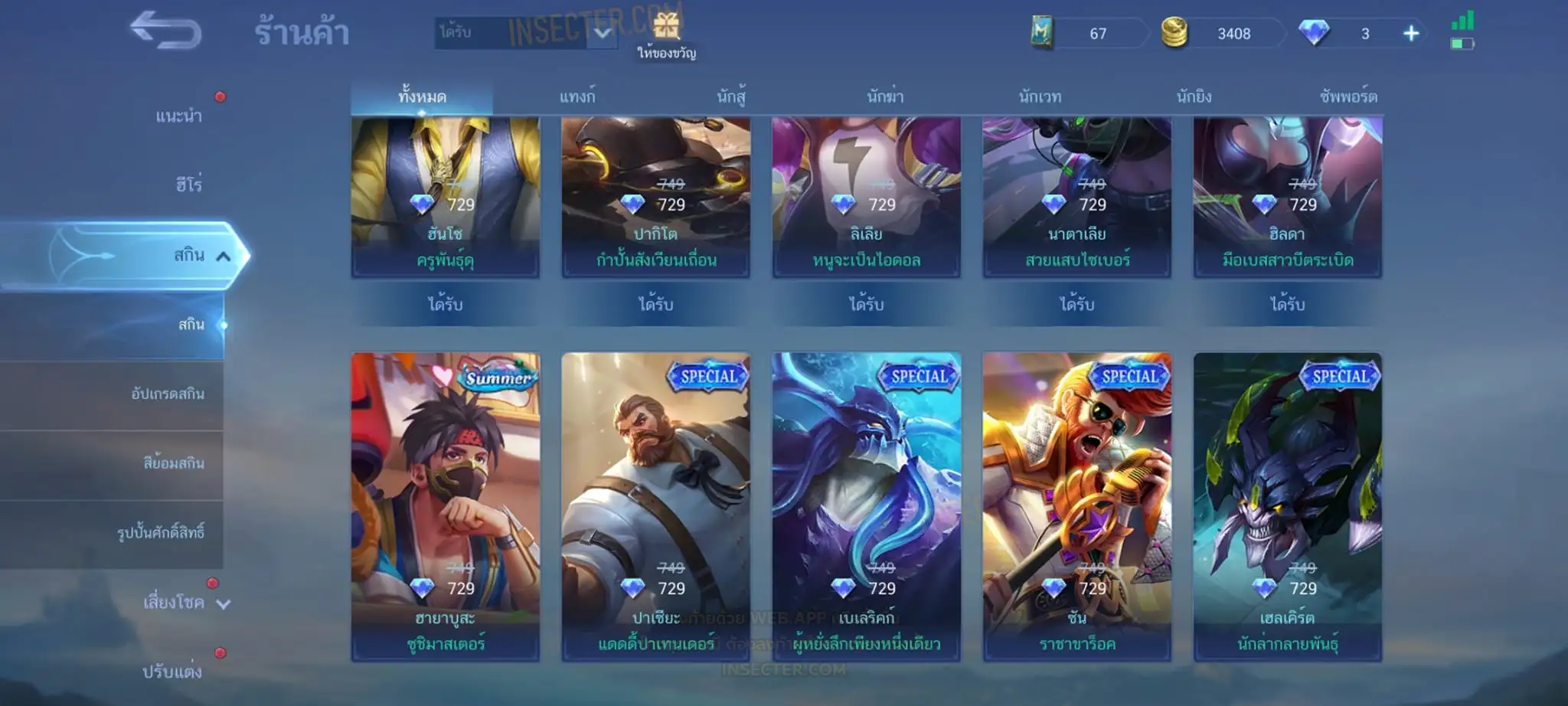Open the ฮีโร่ shop section
This screenshot has height=706, width=1568.
click(188, 185)
